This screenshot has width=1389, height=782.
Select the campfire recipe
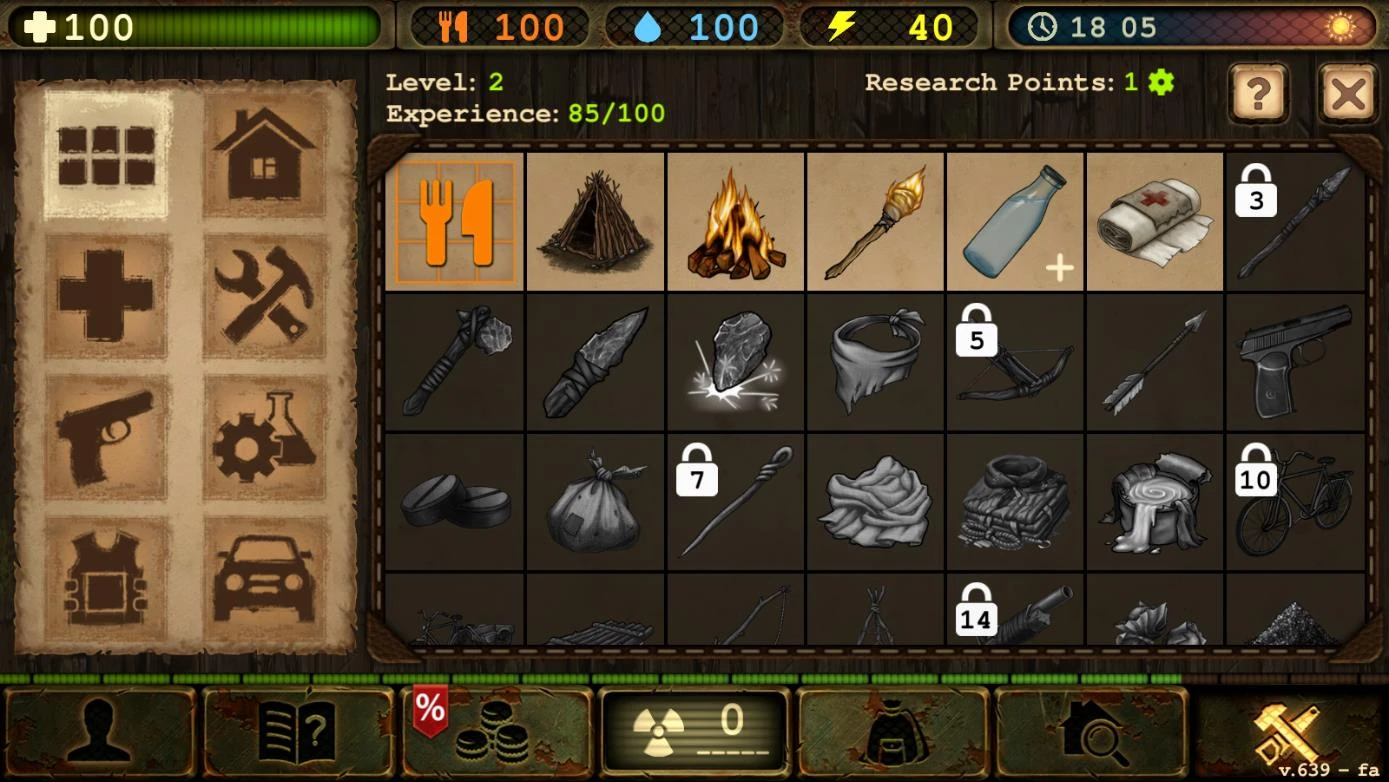pos(734,220)
